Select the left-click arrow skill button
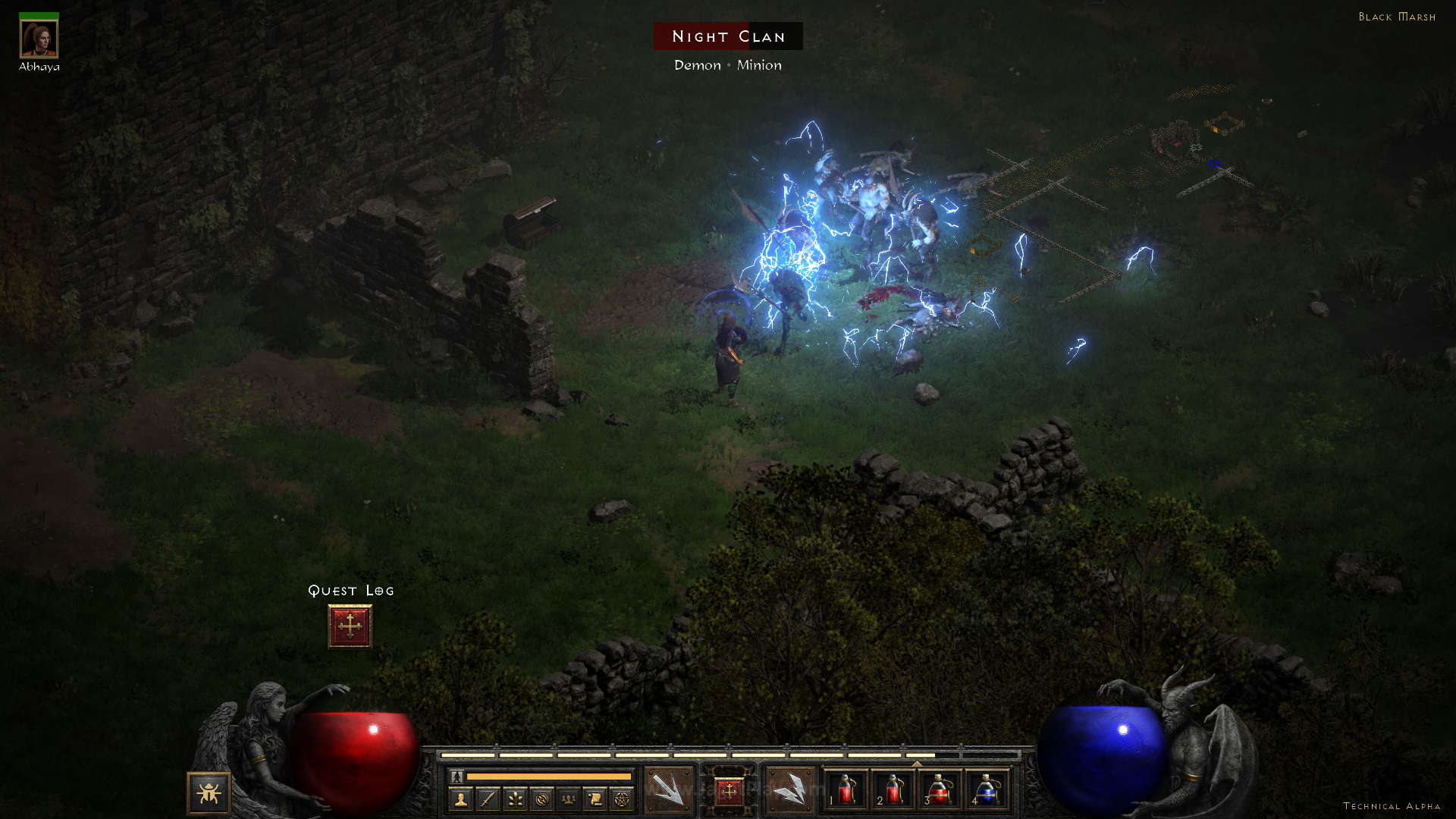Screen dimensions: 1456x819 (x=668, y=791)
